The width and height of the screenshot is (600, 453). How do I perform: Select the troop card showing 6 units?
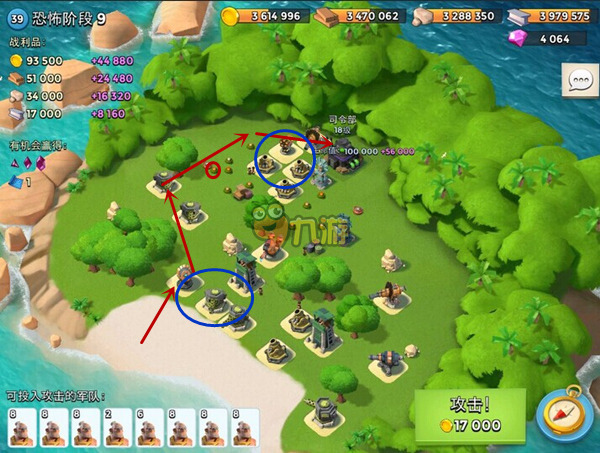click(x=150, y=428)
